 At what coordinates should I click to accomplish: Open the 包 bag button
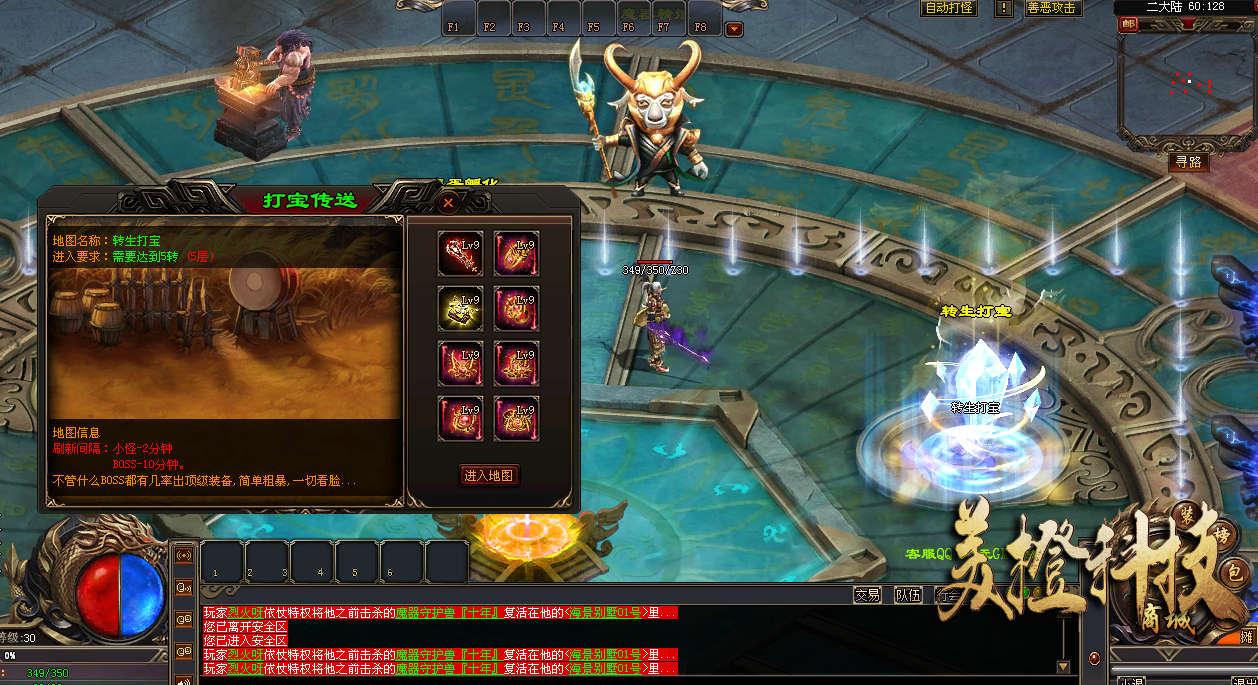[x=1234, y=573]
